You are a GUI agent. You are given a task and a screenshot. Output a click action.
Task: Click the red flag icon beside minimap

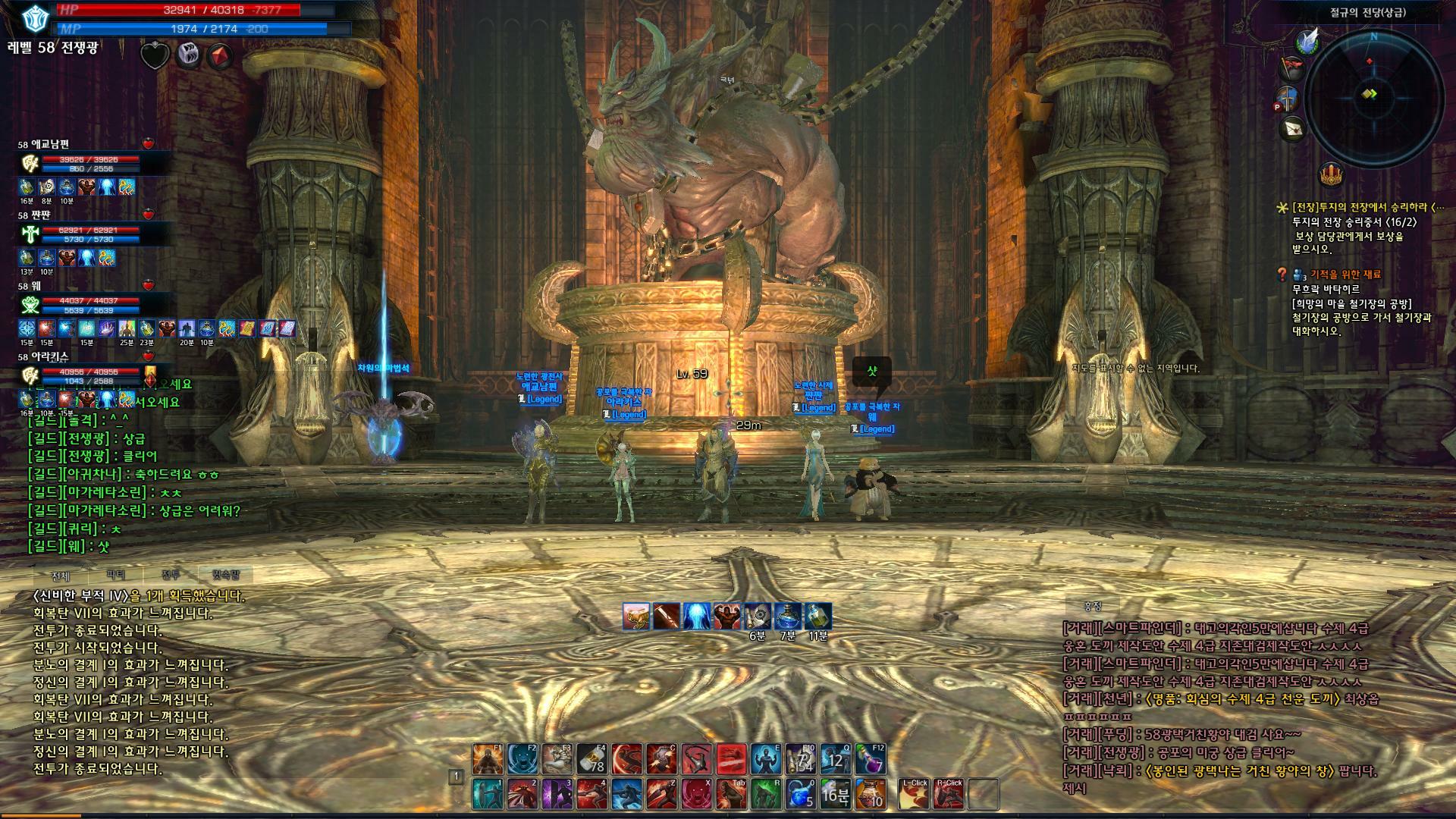1292,69
